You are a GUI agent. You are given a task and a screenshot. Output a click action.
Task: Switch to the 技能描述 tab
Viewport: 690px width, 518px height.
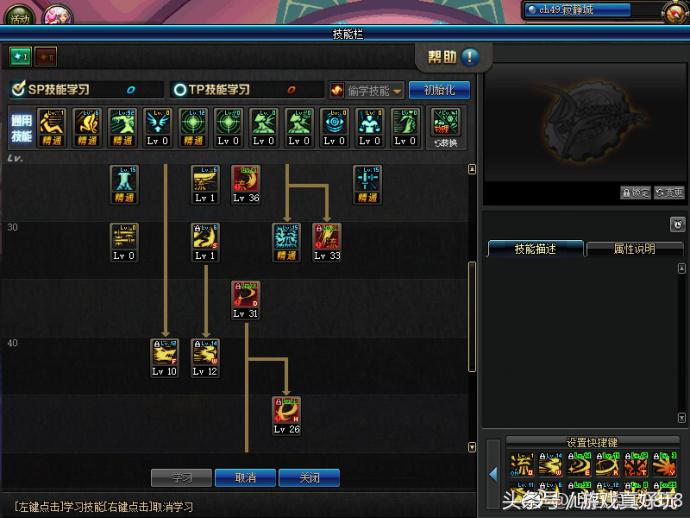pos(535,249)
